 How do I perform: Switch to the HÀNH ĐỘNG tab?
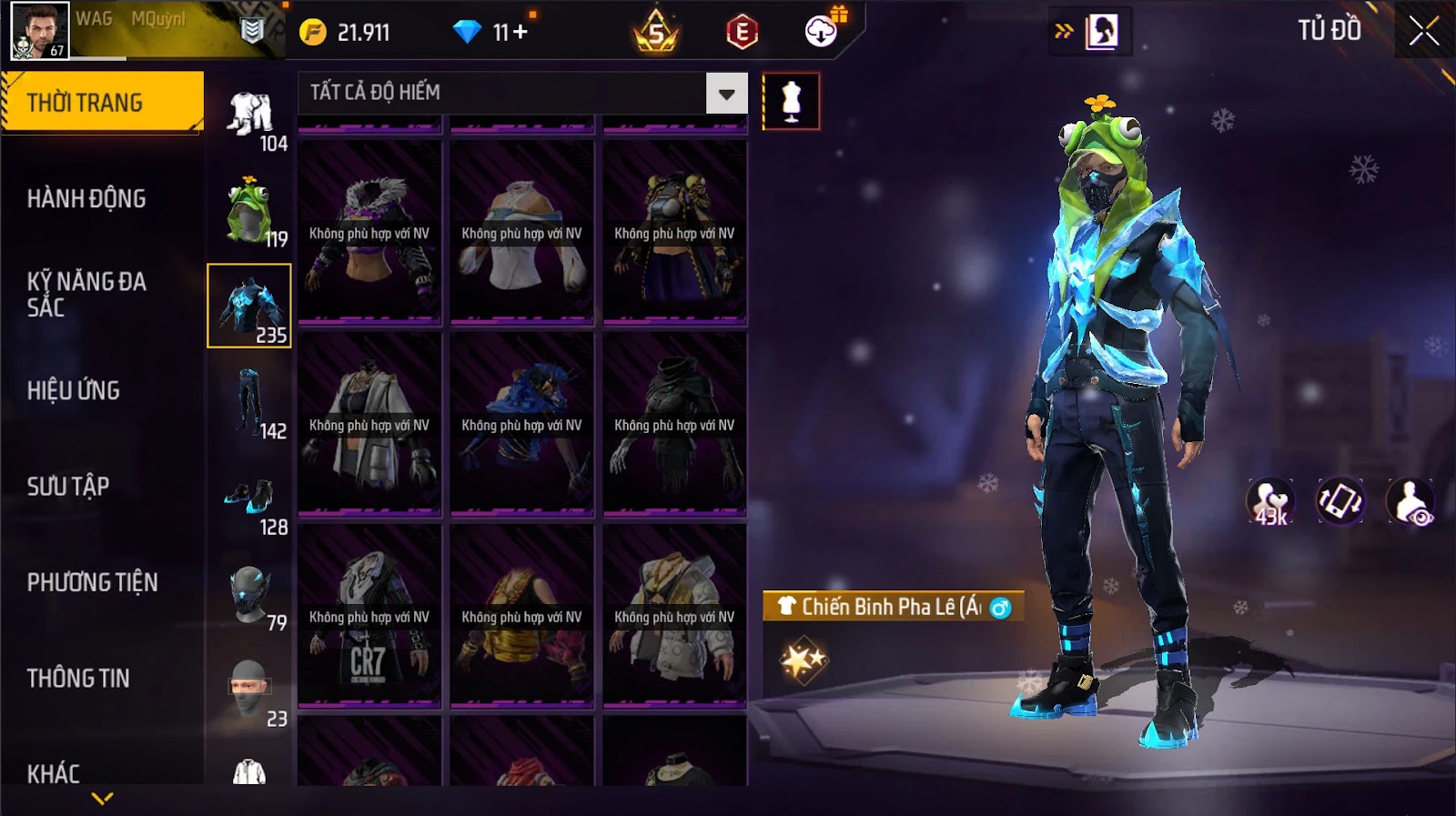pos(86,198)
